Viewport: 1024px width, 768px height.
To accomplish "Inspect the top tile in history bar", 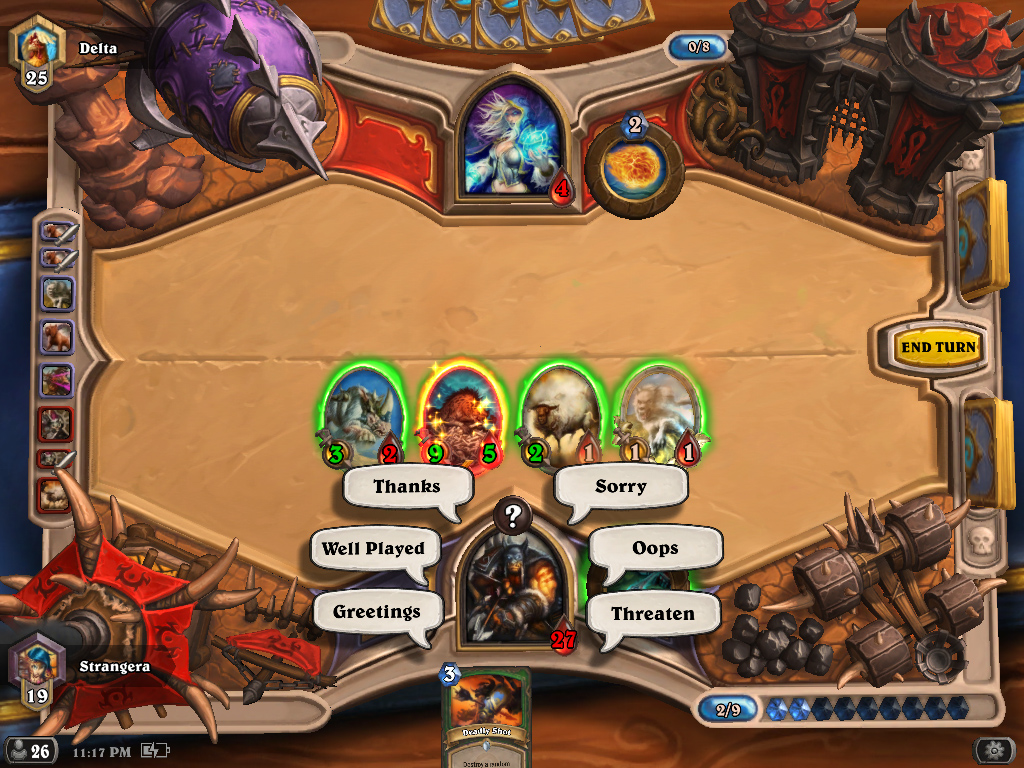I will tap(57, 233).
